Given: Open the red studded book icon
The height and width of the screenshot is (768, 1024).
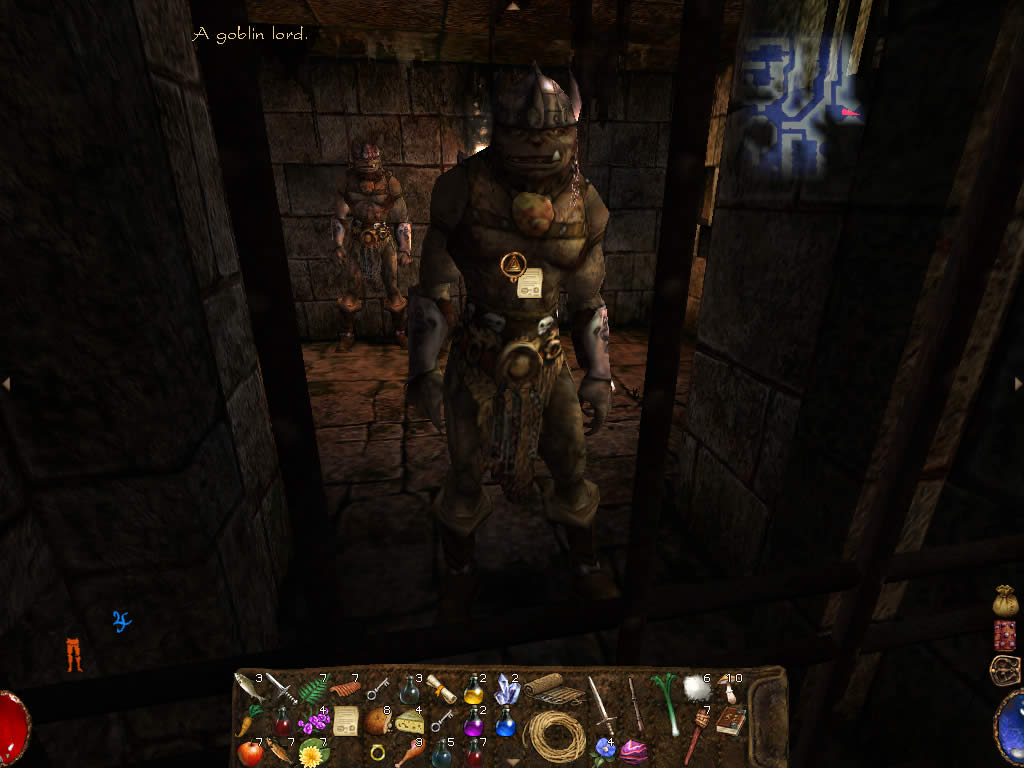Looking at the screenshot, I should [1005, 635].
